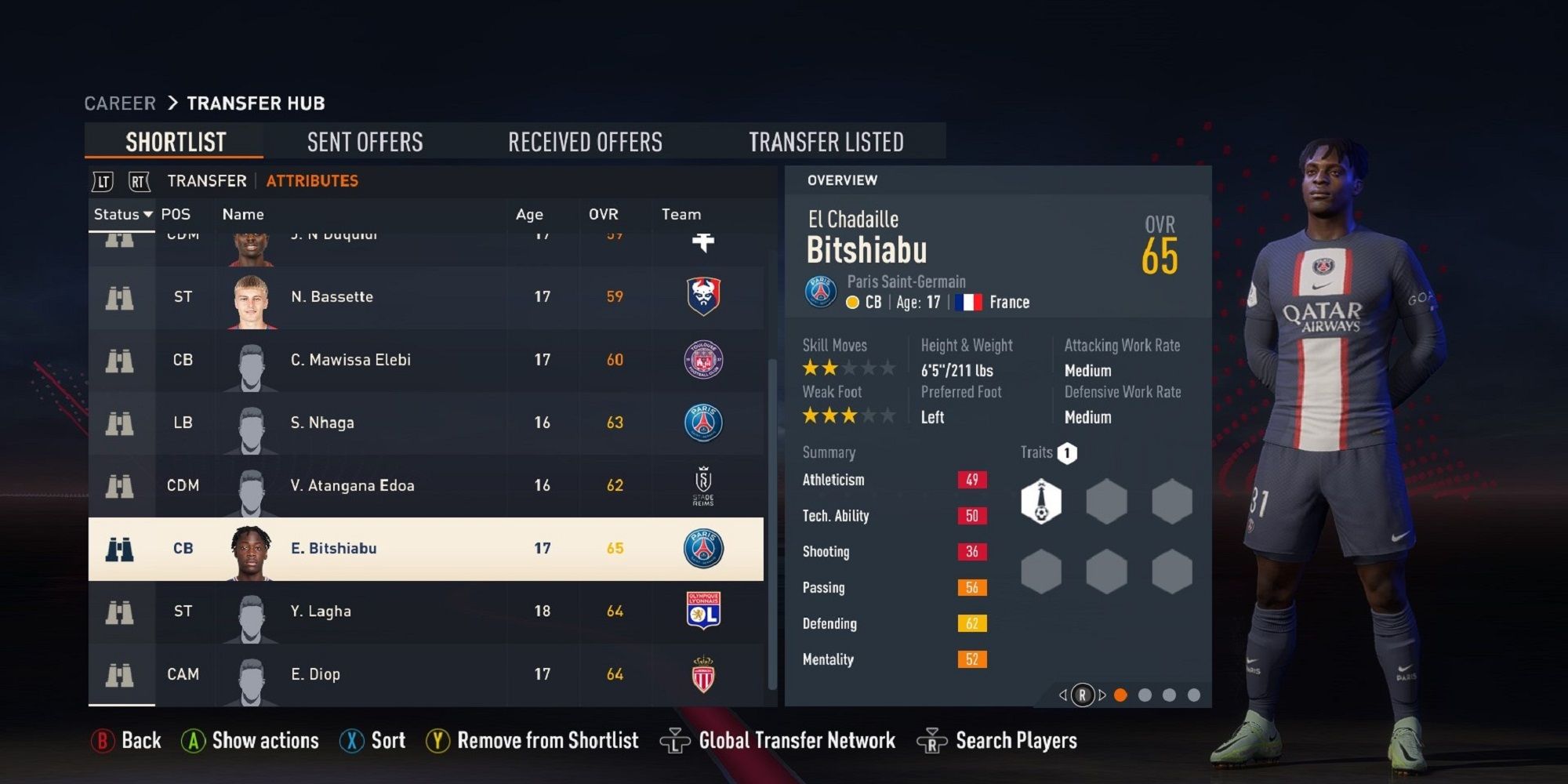1568x784 pixels.
Task: Sort players by the Age column
Action: 529,214
